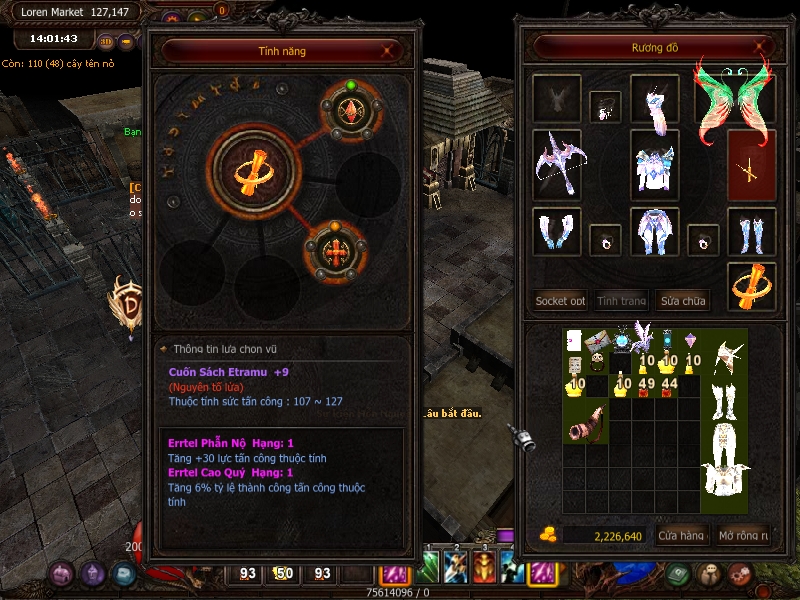Select the lower orange cross Errtel socket
800x600 pixels.
[336, 252]
